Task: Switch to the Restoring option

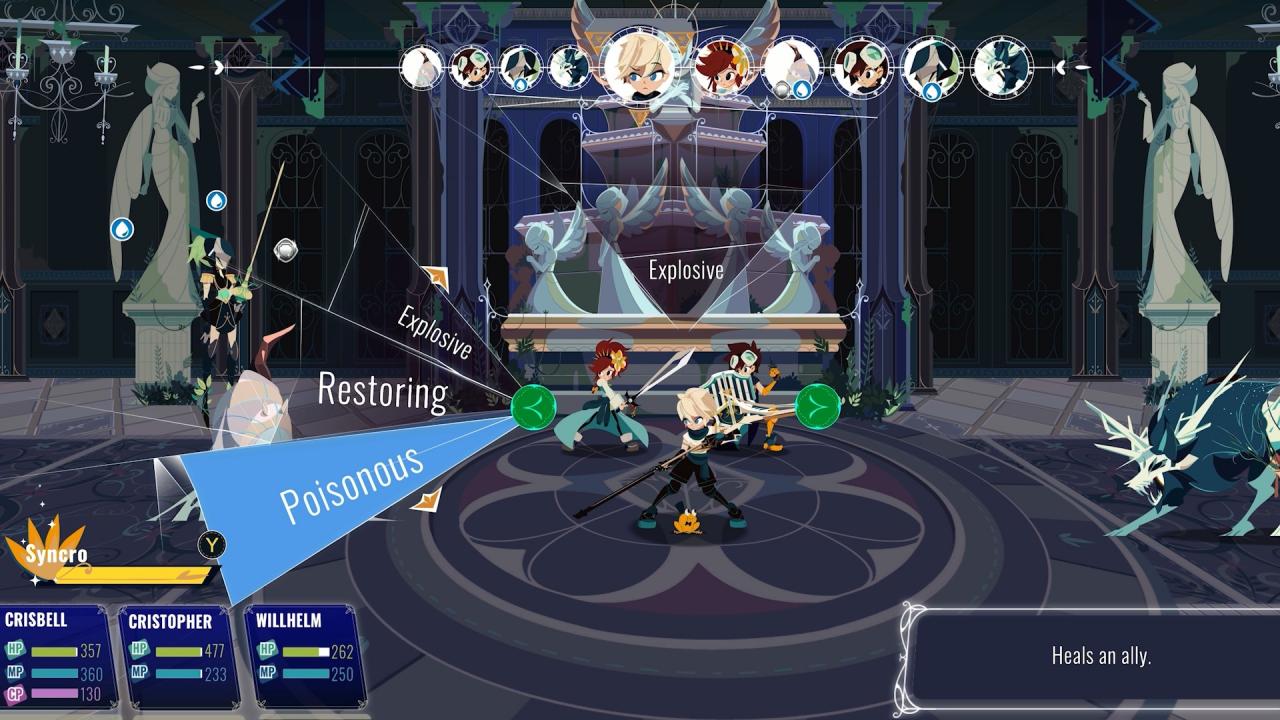Action: click(x=383, y=392)
